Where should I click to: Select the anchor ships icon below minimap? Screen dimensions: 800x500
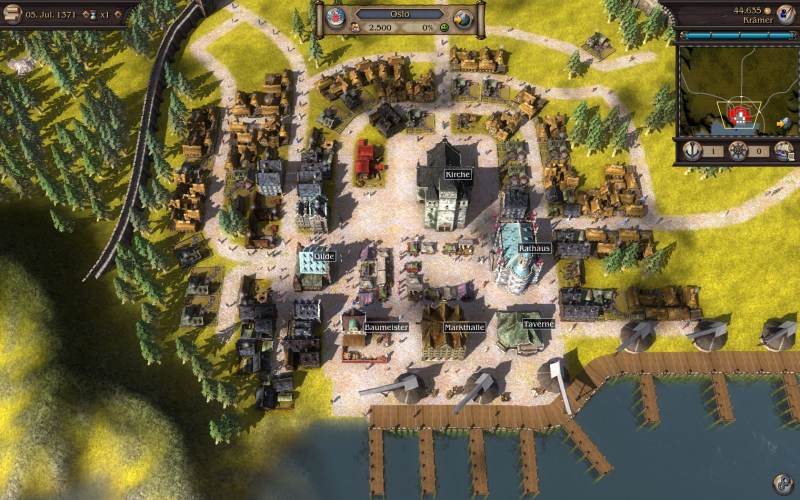coord(691,151)
